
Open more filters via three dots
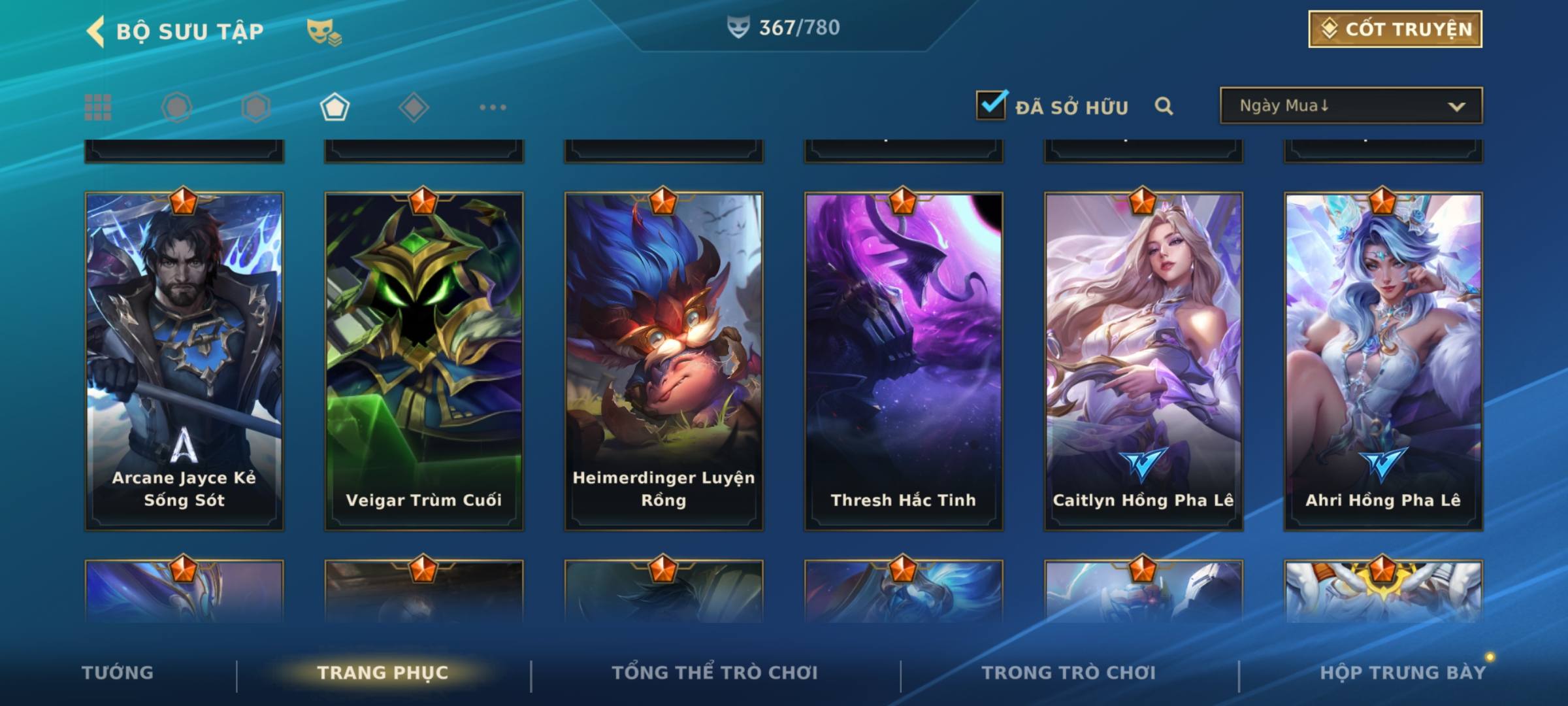click(493, 107)
